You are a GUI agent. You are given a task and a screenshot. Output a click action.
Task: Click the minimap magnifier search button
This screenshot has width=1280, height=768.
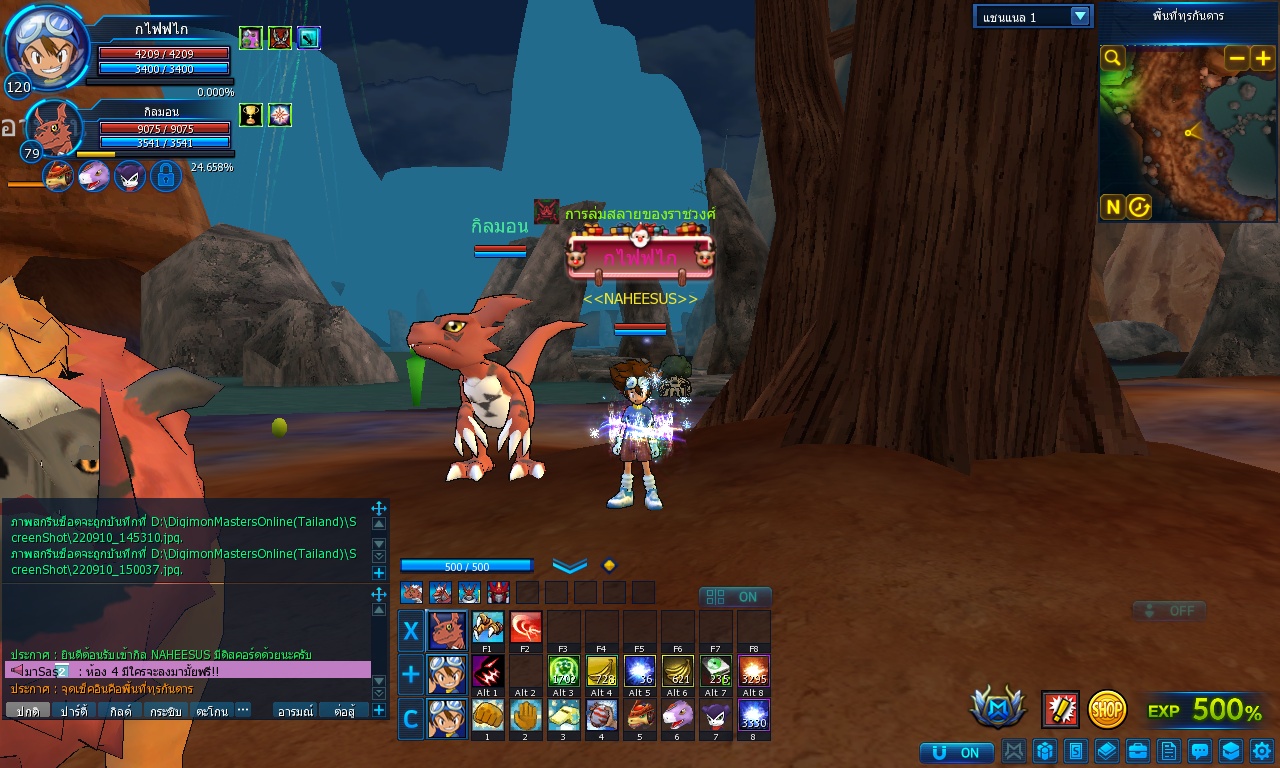coord(1112,58)
